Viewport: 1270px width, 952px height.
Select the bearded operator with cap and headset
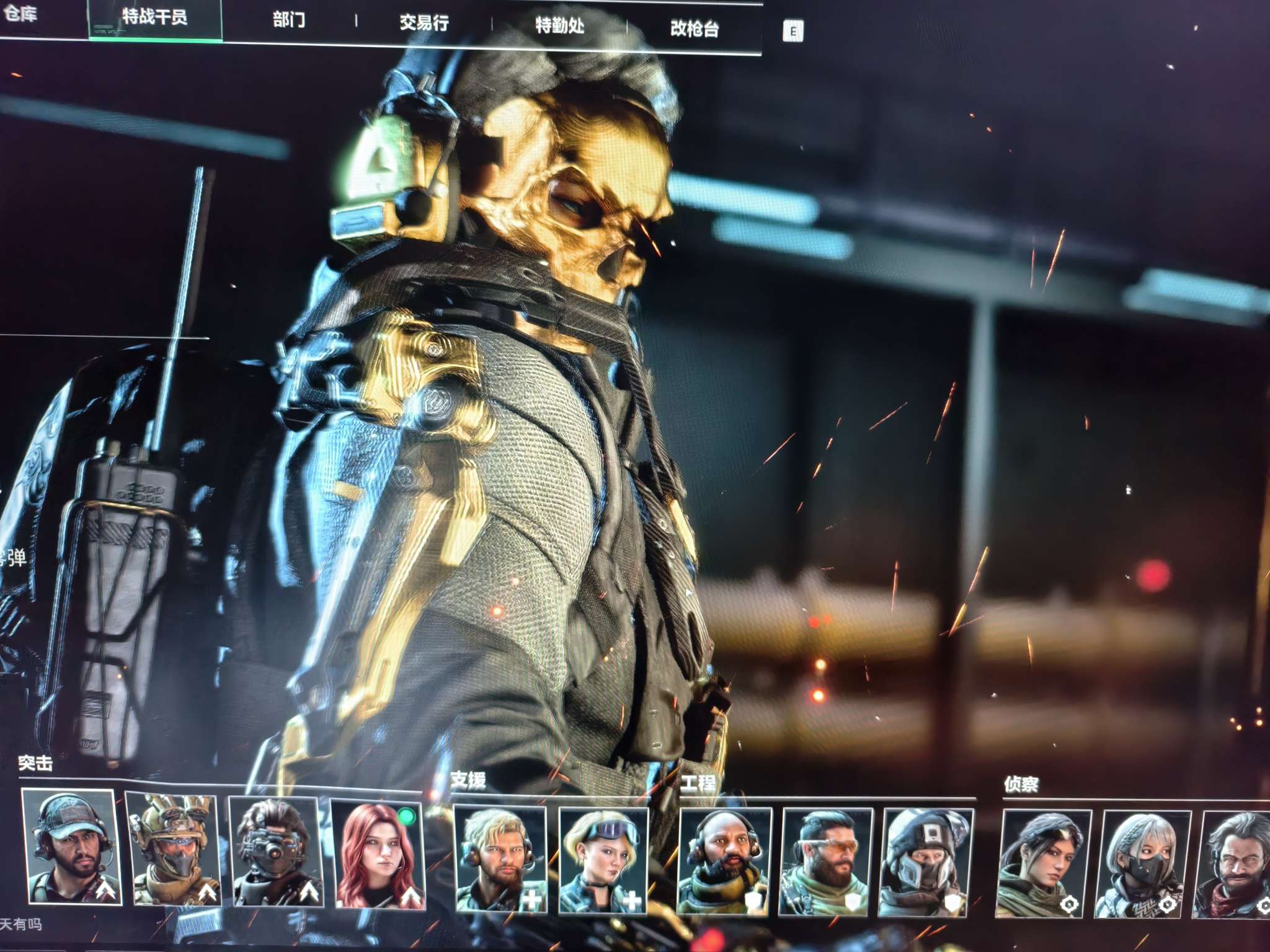coord(71,847)
